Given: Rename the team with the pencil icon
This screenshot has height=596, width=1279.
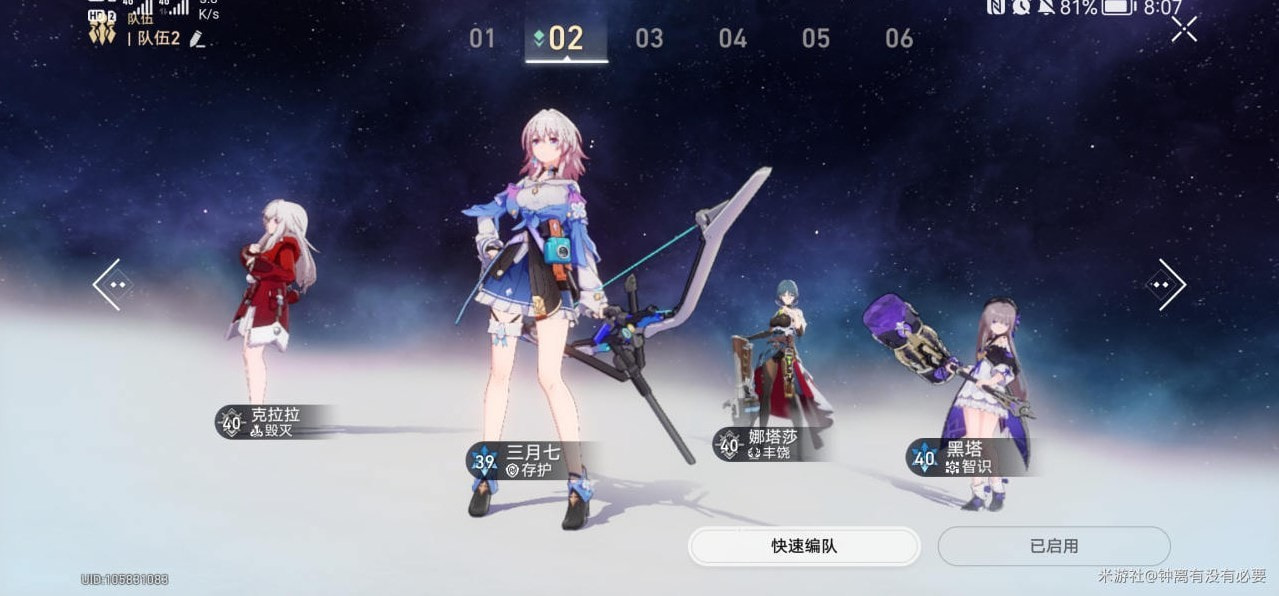Looking at the screenshot, I should 197,39.
